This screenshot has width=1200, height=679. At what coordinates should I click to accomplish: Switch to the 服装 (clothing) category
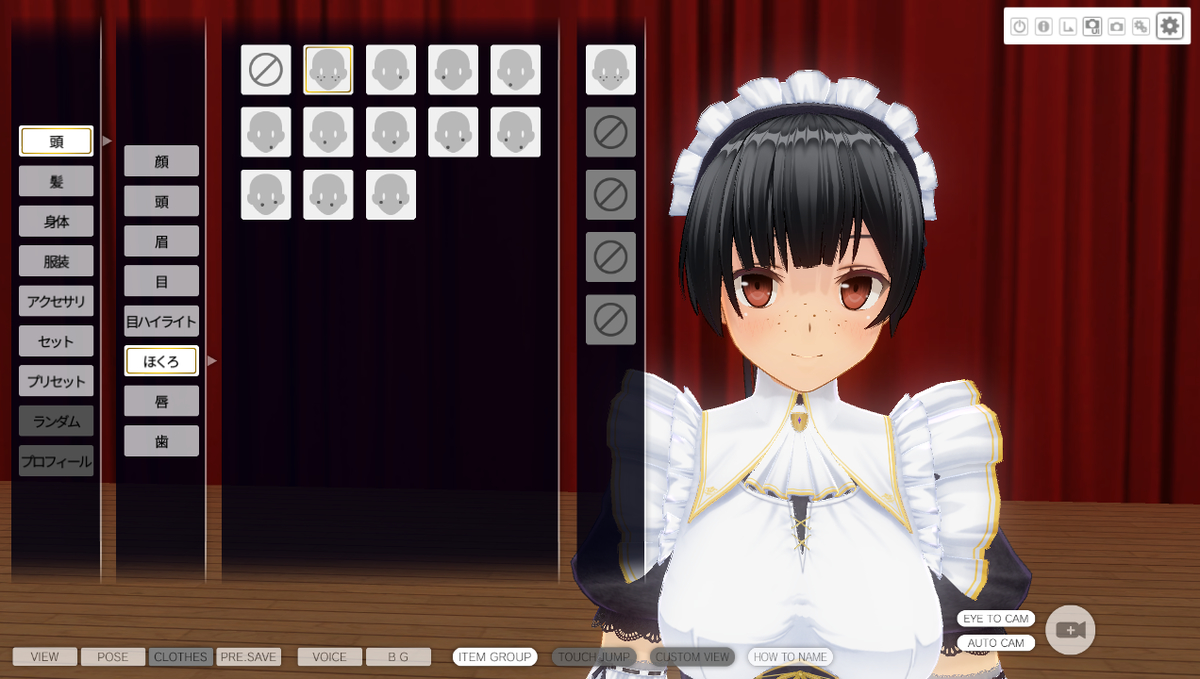coord(56,261)
